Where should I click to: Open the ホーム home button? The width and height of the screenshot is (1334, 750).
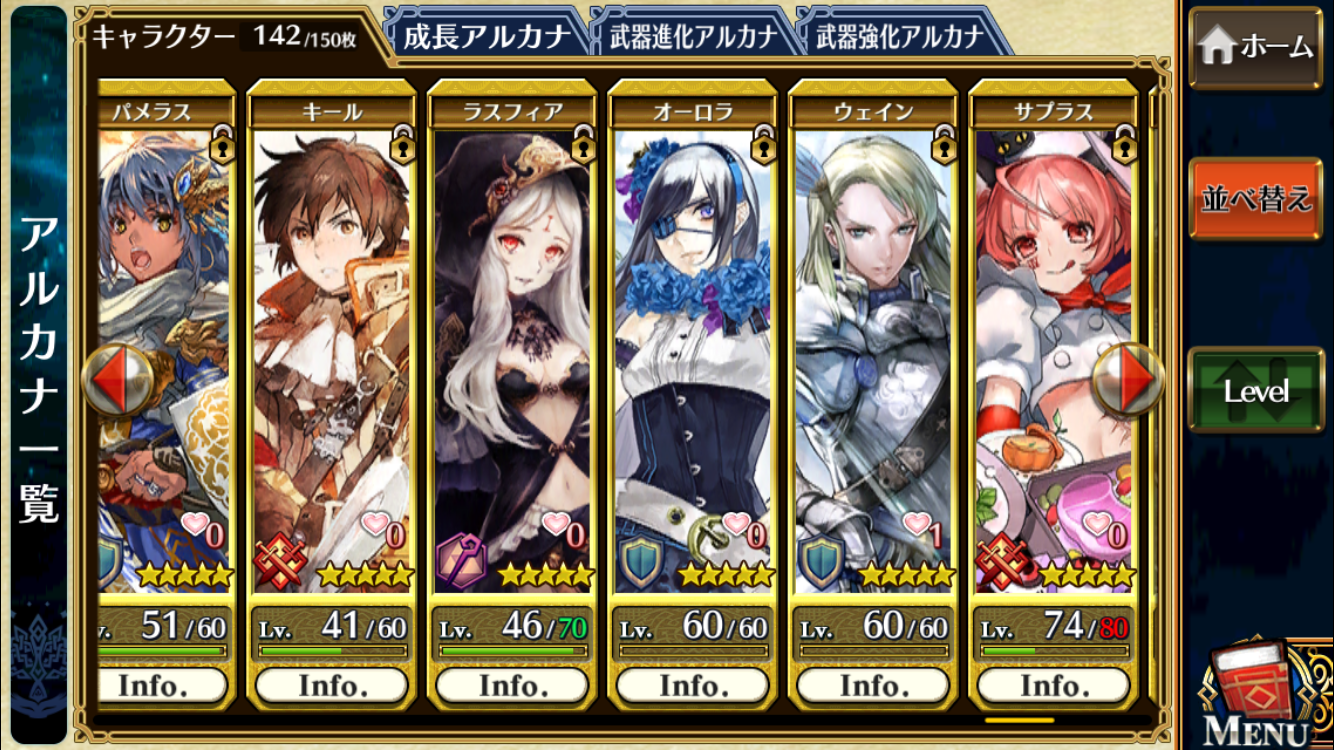[1256, 47]
